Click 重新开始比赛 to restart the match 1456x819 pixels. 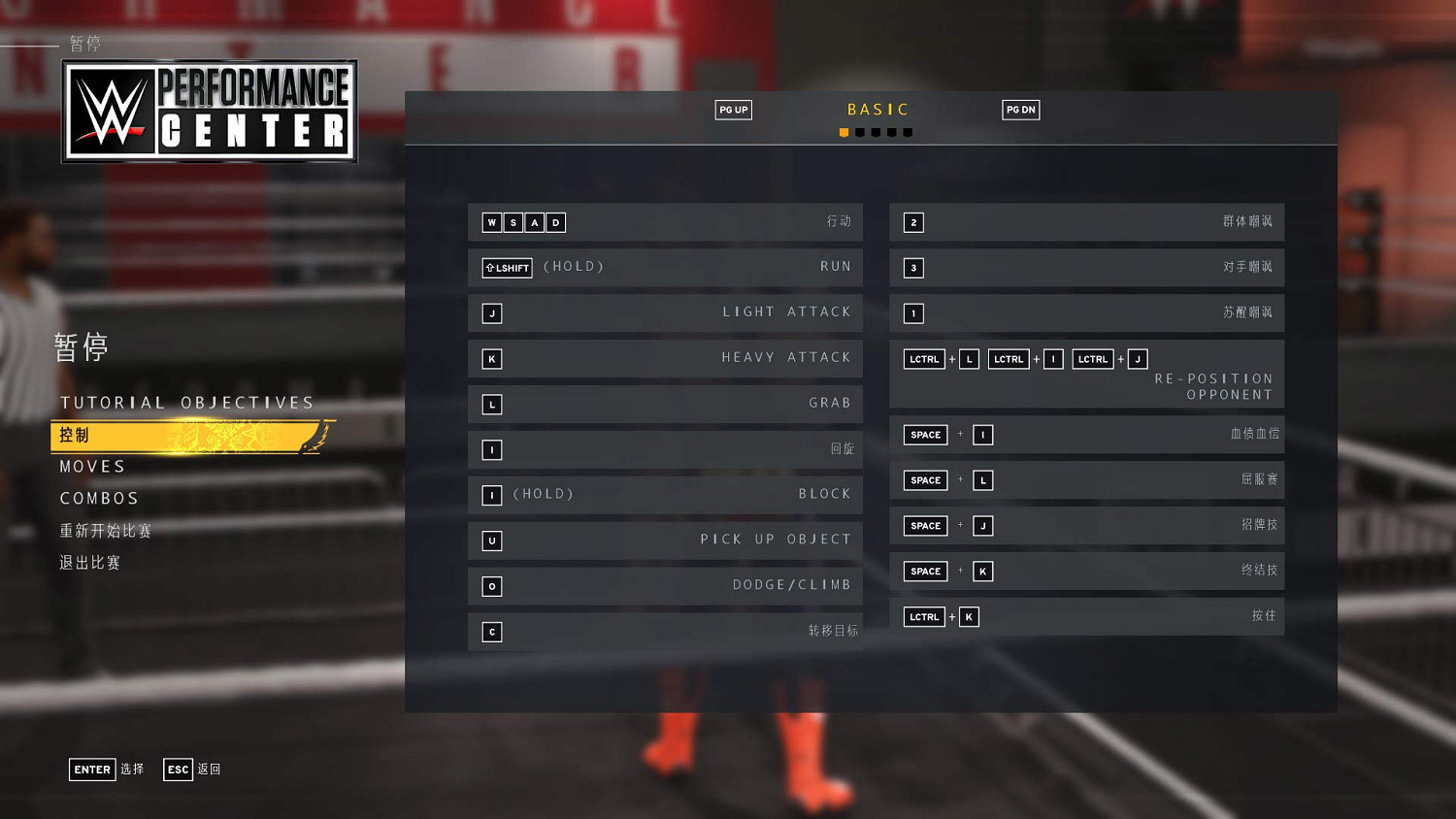point(104,531)
